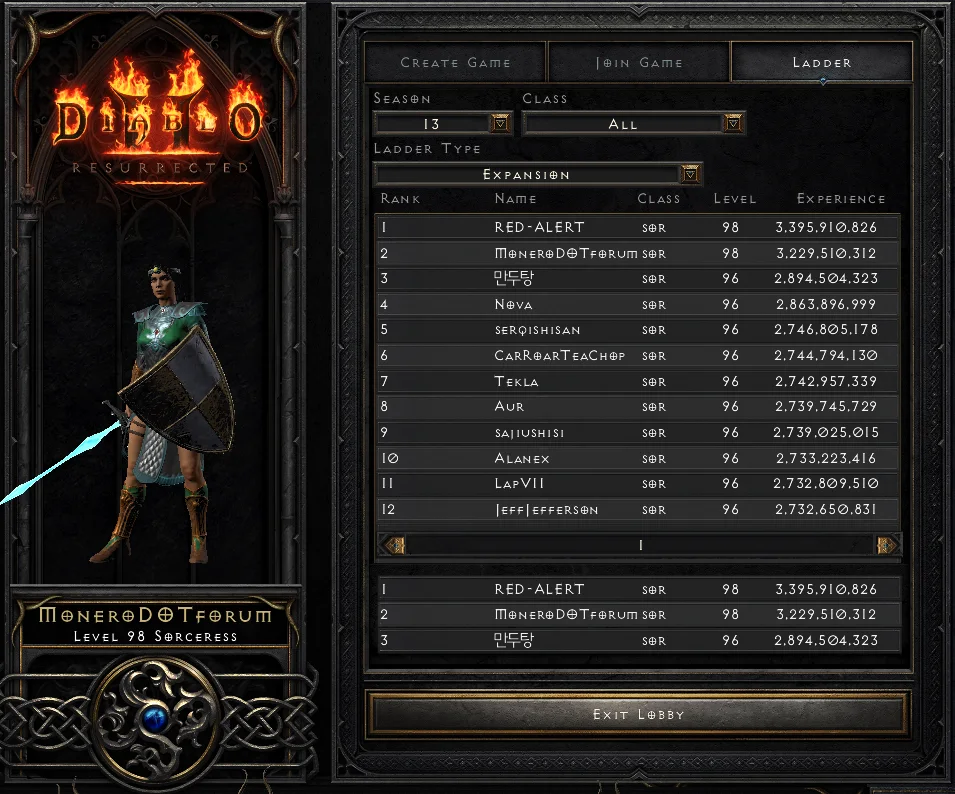This screenshot has height=794, width=955.
Task: Pick Tekla's ladder row
Action: coord(638,381)
